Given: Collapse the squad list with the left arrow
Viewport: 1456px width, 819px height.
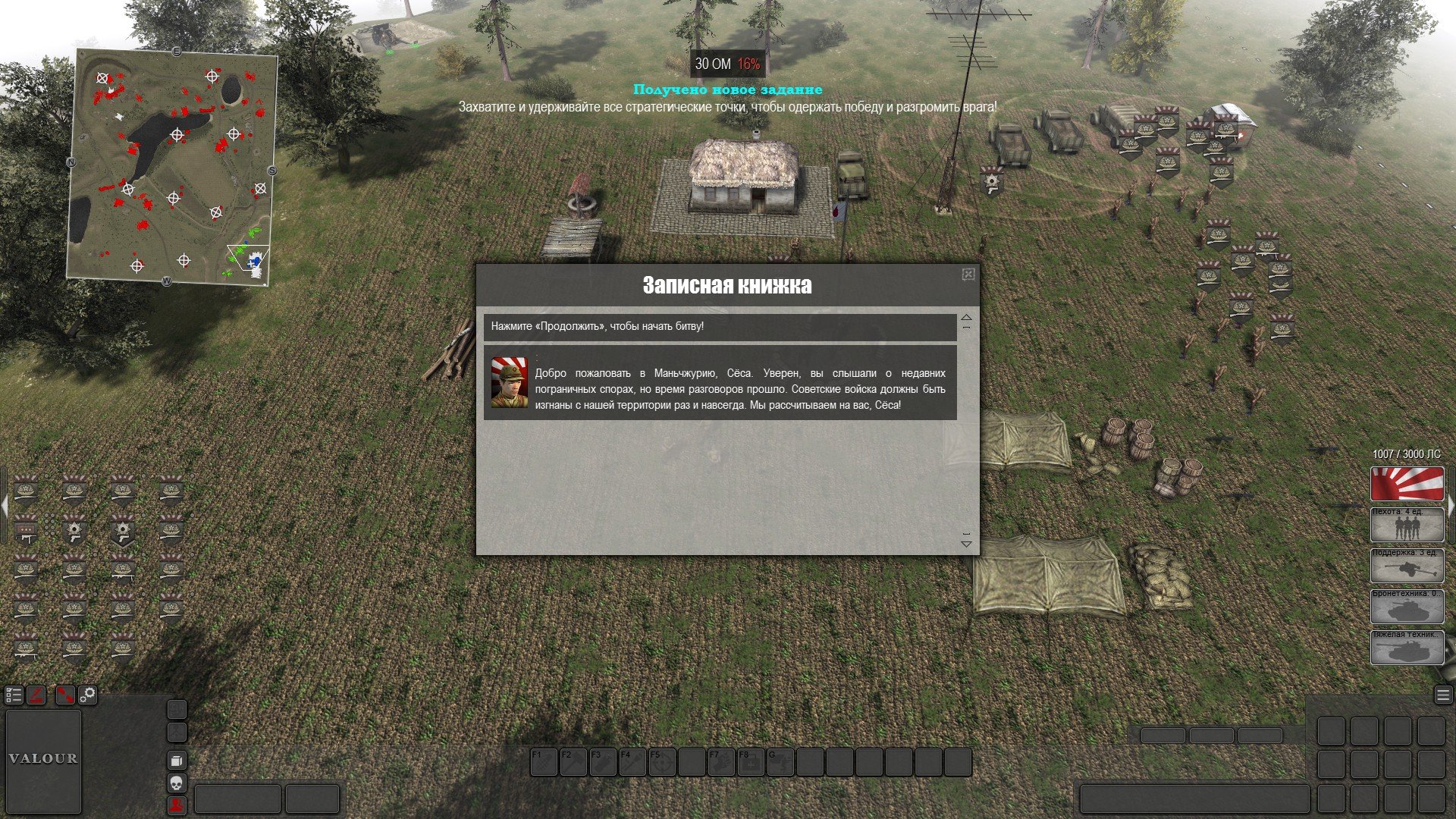Looking at the screenshot, I should pos(3,504).
